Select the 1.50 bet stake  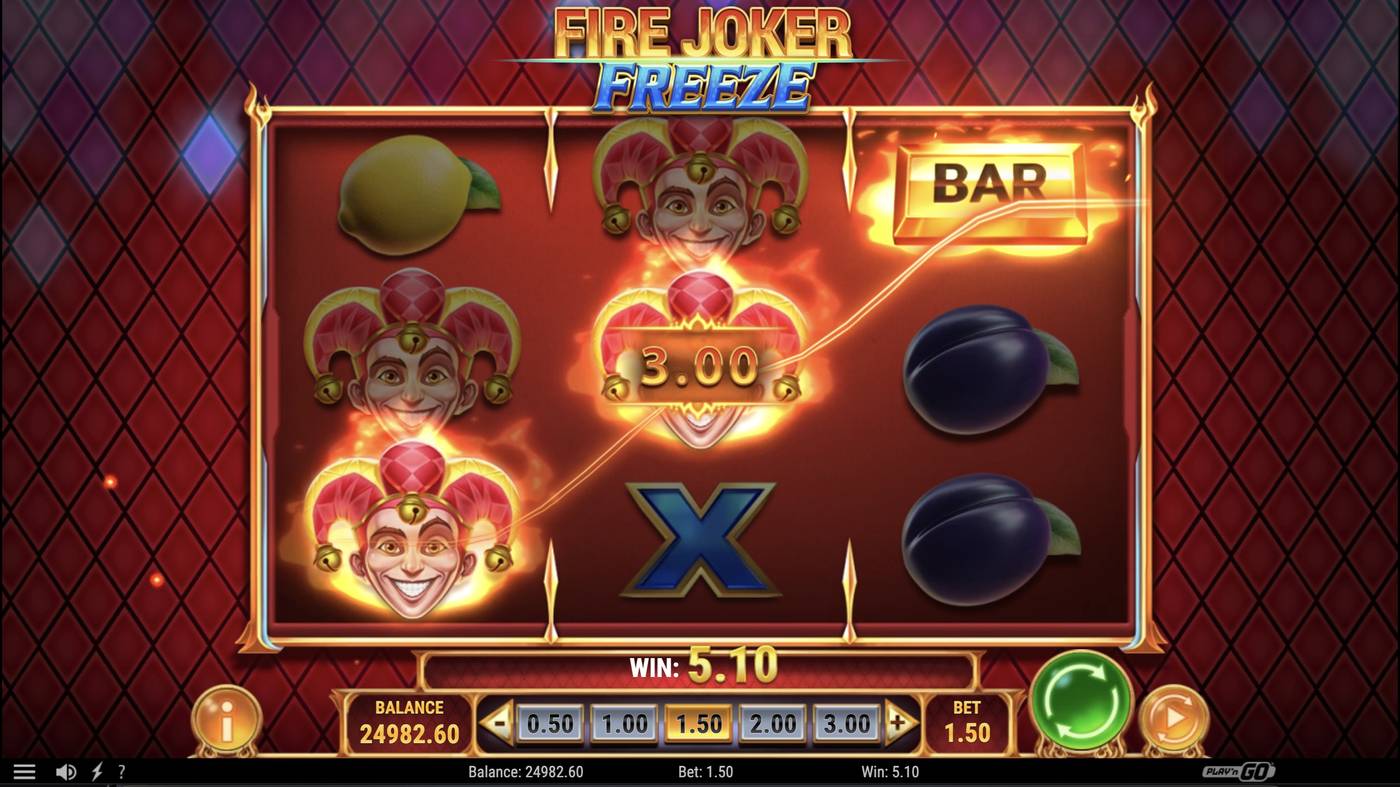(x=698, y=721)
